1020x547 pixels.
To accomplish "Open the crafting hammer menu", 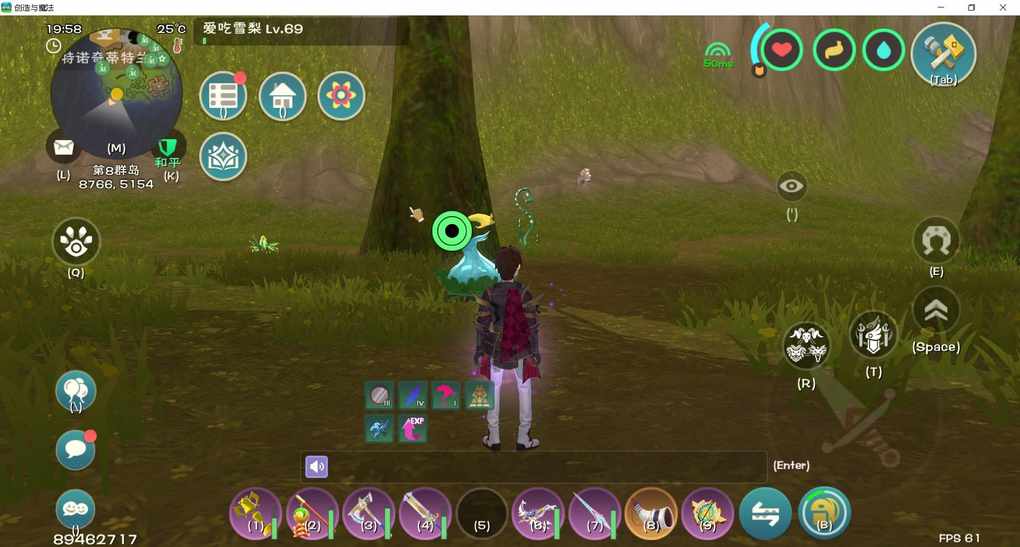I will (x=943, y=52).
